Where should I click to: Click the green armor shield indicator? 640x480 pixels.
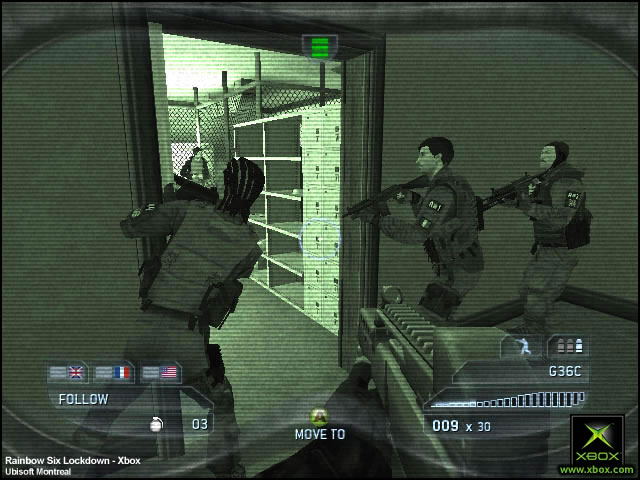click(x=320, y=46)
